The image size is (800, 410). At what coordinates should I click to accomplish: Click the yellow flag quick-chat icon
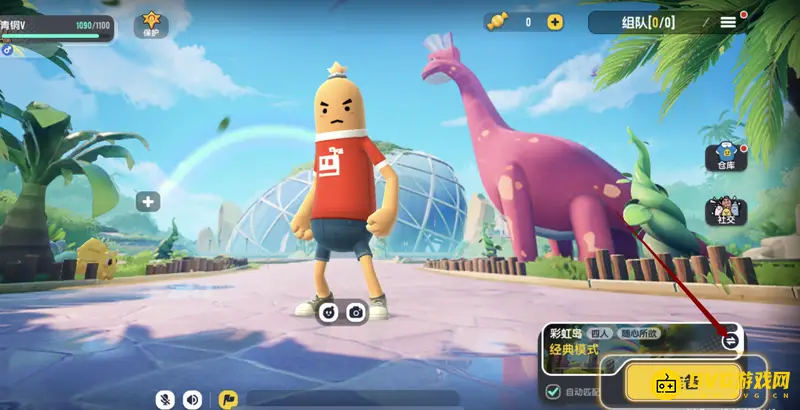click(x=227, y=399)
